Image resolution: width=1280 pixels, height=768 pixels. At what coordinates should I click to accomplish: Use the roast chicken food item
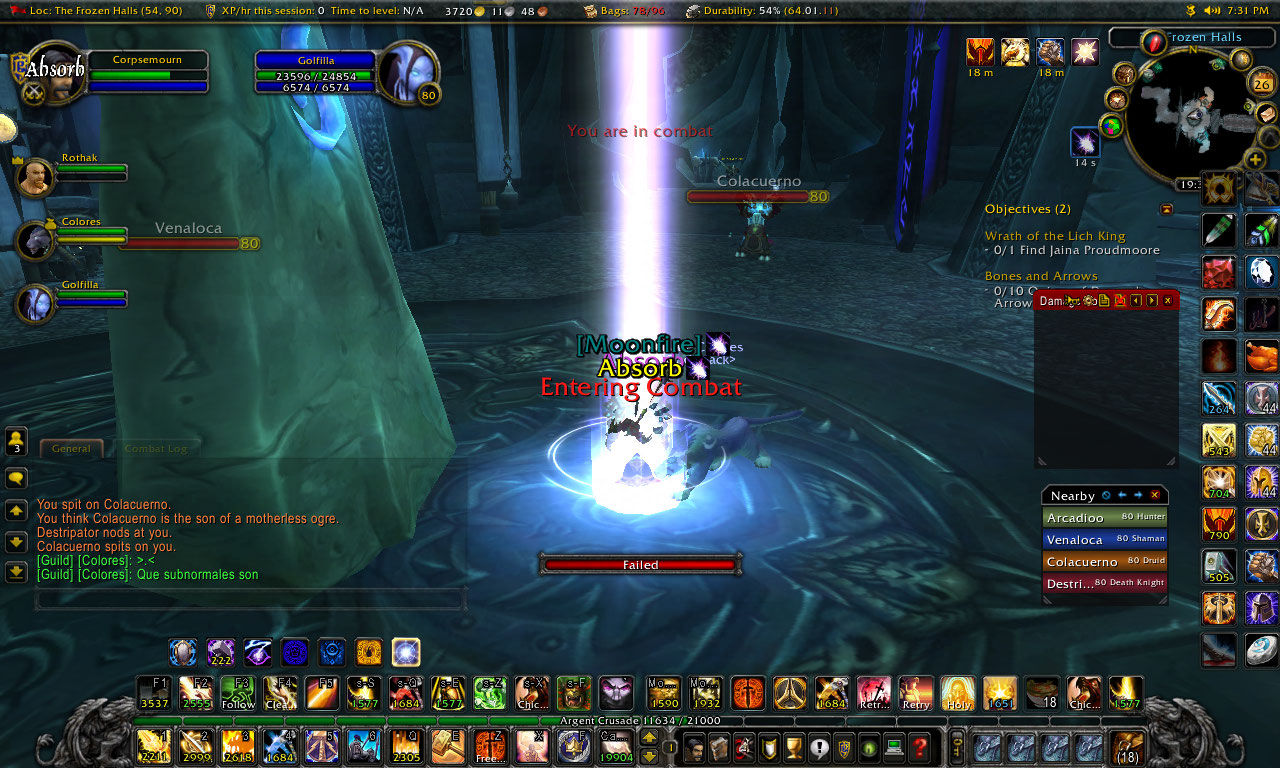(x=1262, y=356)
